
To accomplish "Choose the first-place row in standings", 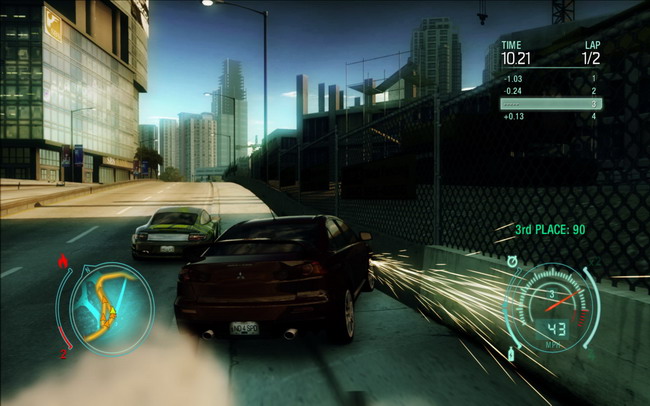I will pyautogui.click(x=550, y=78).
